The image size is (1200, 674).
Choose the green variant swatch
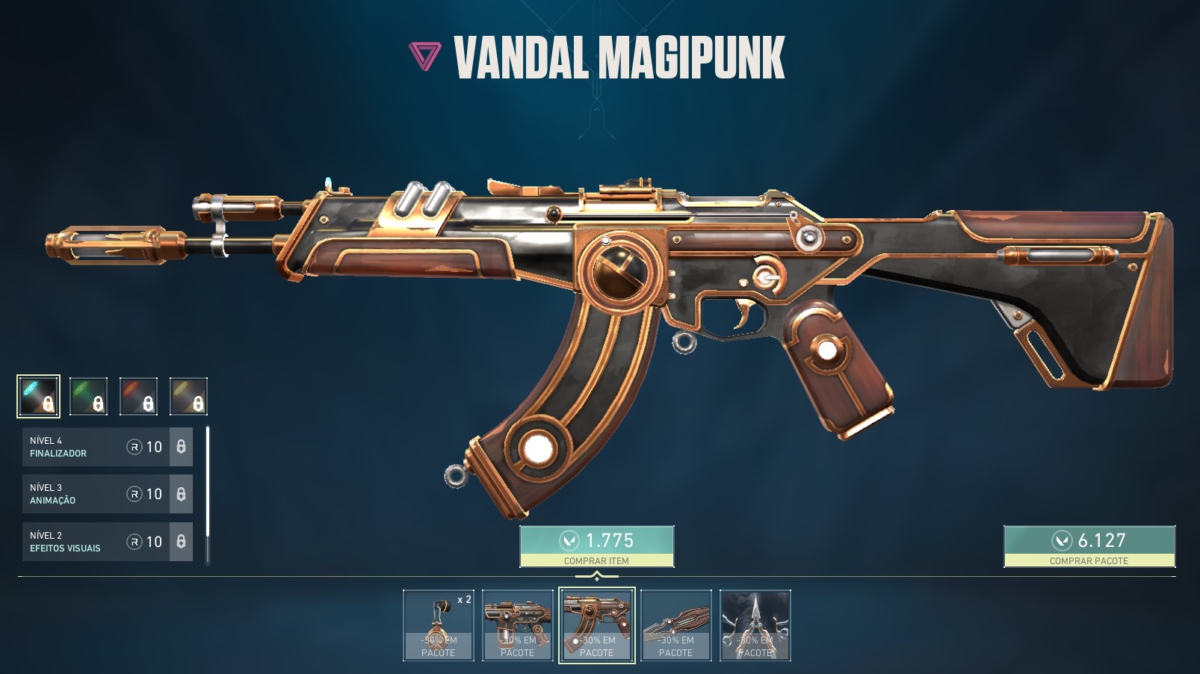tap(88, 396)
